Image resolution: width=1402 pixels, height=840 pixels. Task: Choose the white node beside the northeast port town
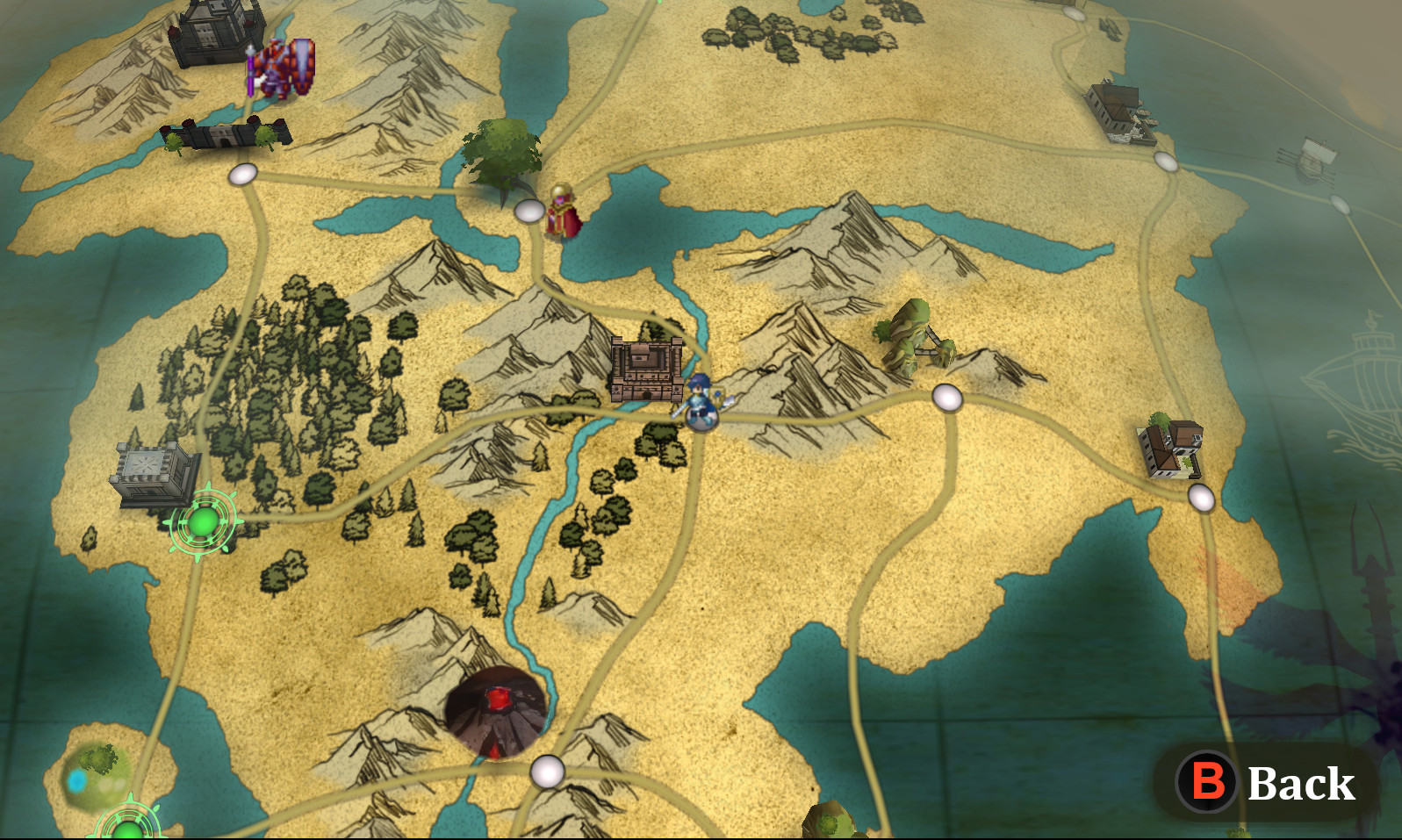click(x=1165, y=162)
